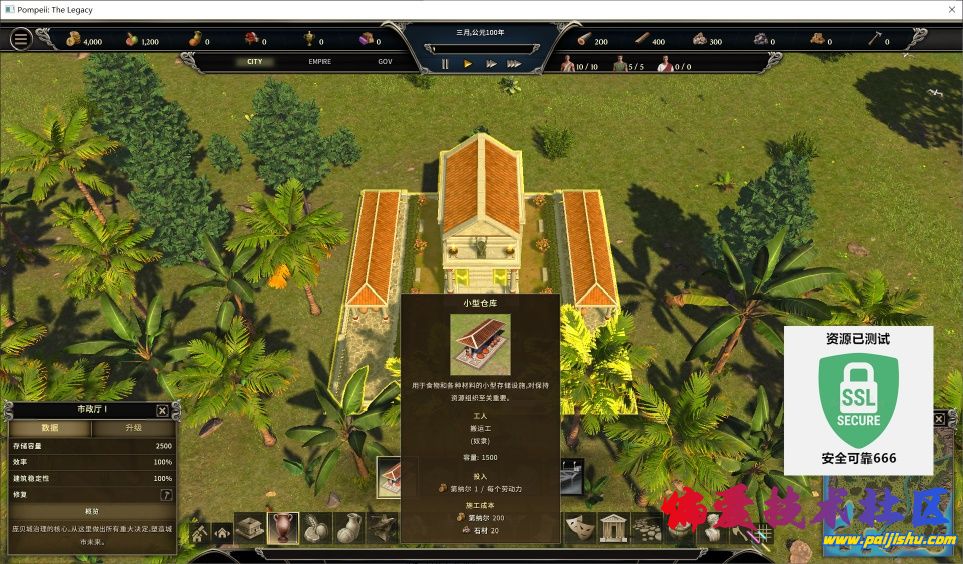Choose the small warehouse building thumbnail
The width and height of the screenshot is (963, 564).
point(397,477)
